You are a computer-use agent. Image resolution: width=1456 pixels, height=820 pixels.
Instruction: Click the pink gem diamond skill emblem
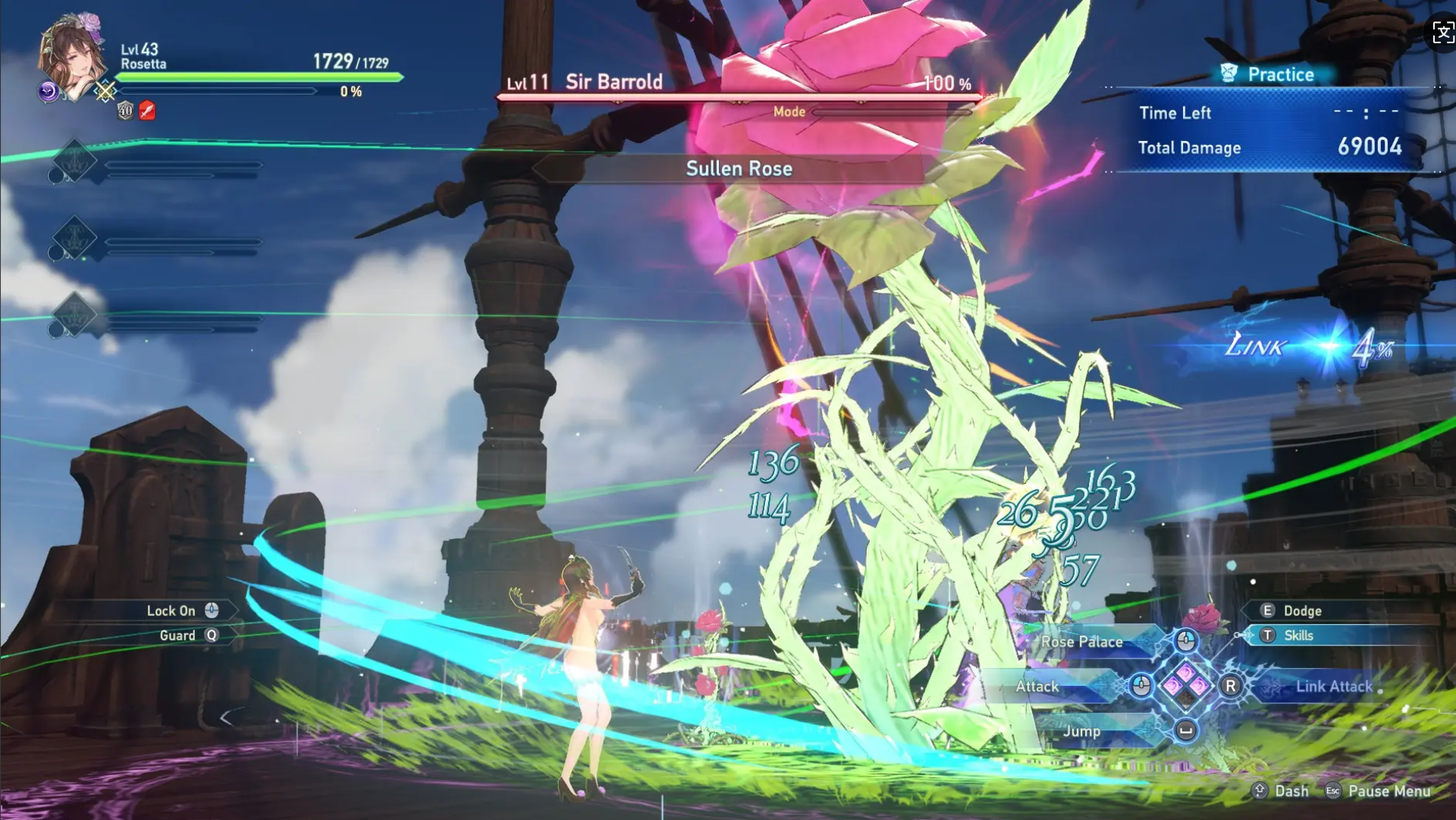(1186, 685)
